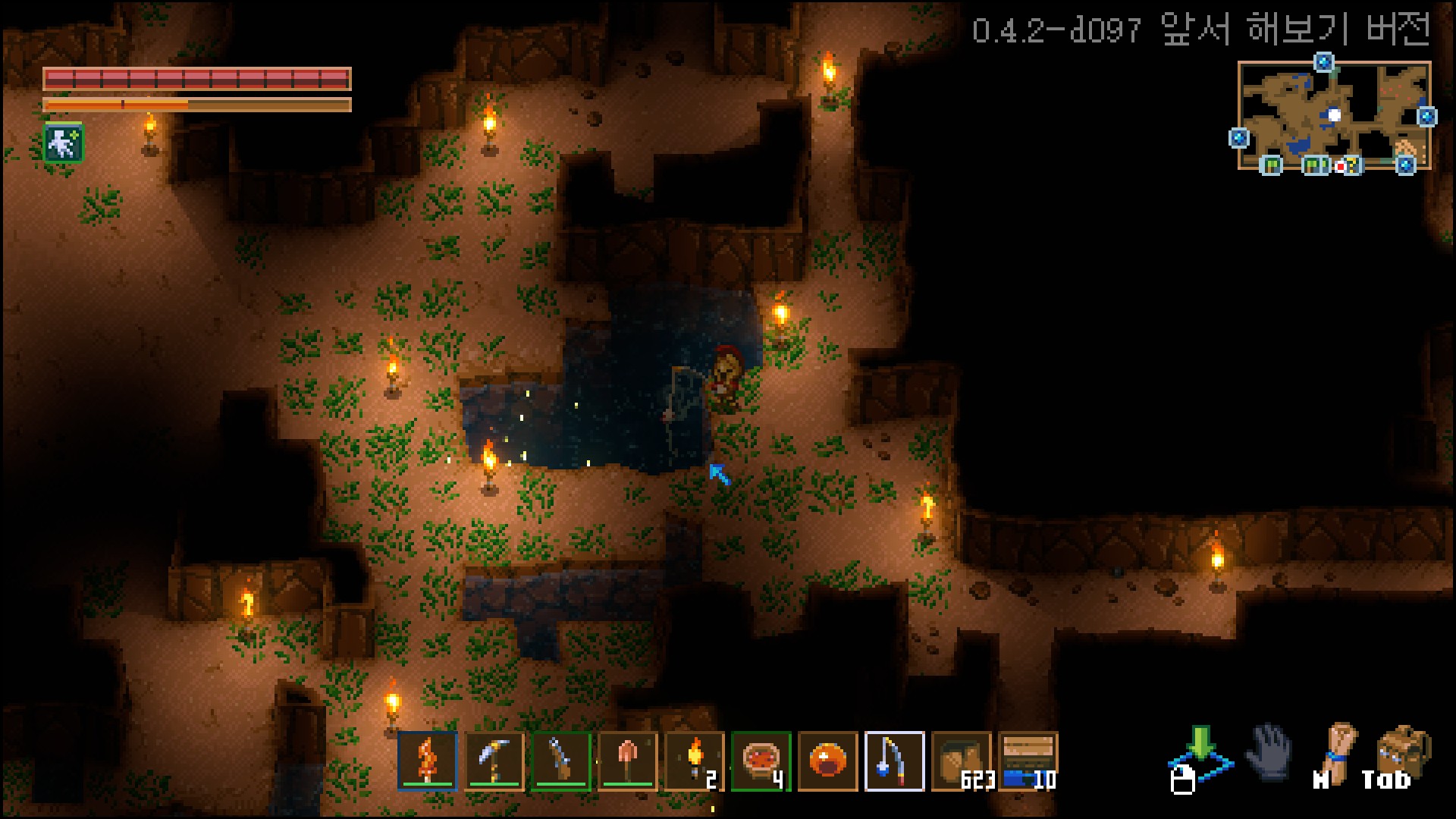This screenshot has height=819, width=1456.
Task: Click the running figure buff icon
Action: [x=64, y=143]
